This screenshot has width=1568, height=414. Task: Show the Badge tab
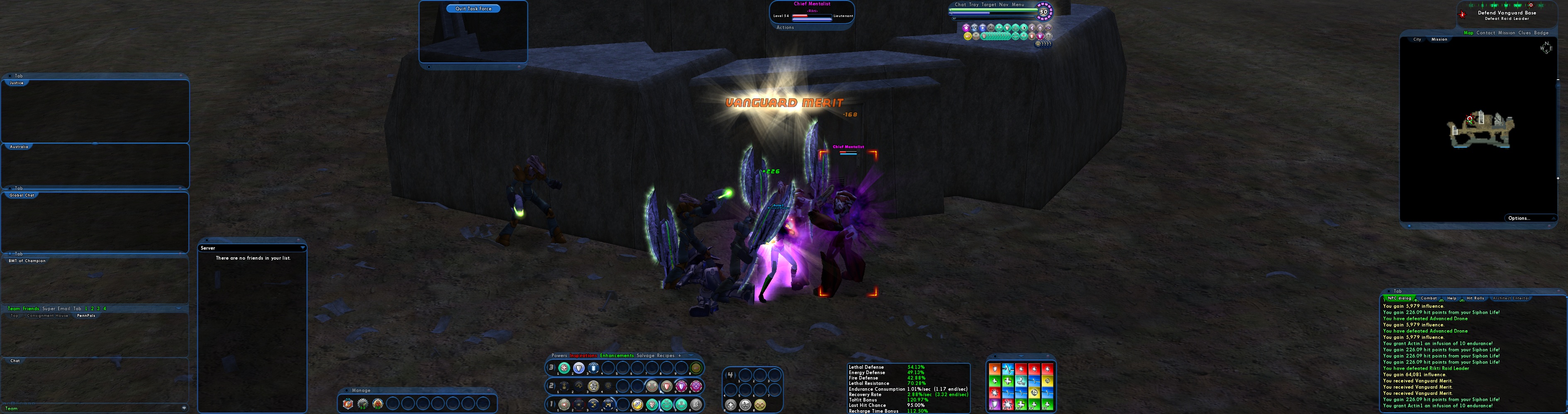click(x=1541, y=33)
